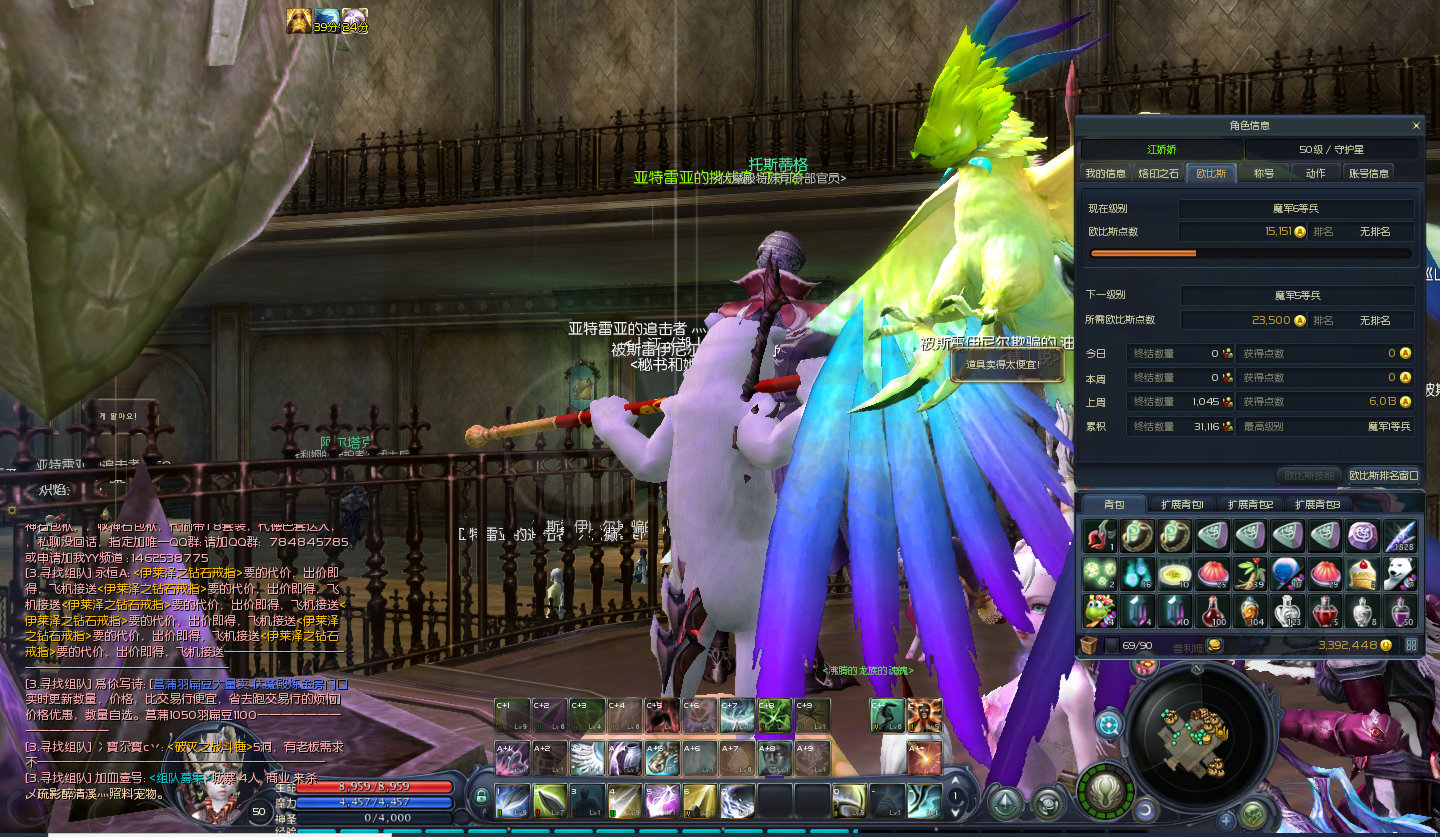Use the skill in hotbar slot 1

tap(513, 801)
